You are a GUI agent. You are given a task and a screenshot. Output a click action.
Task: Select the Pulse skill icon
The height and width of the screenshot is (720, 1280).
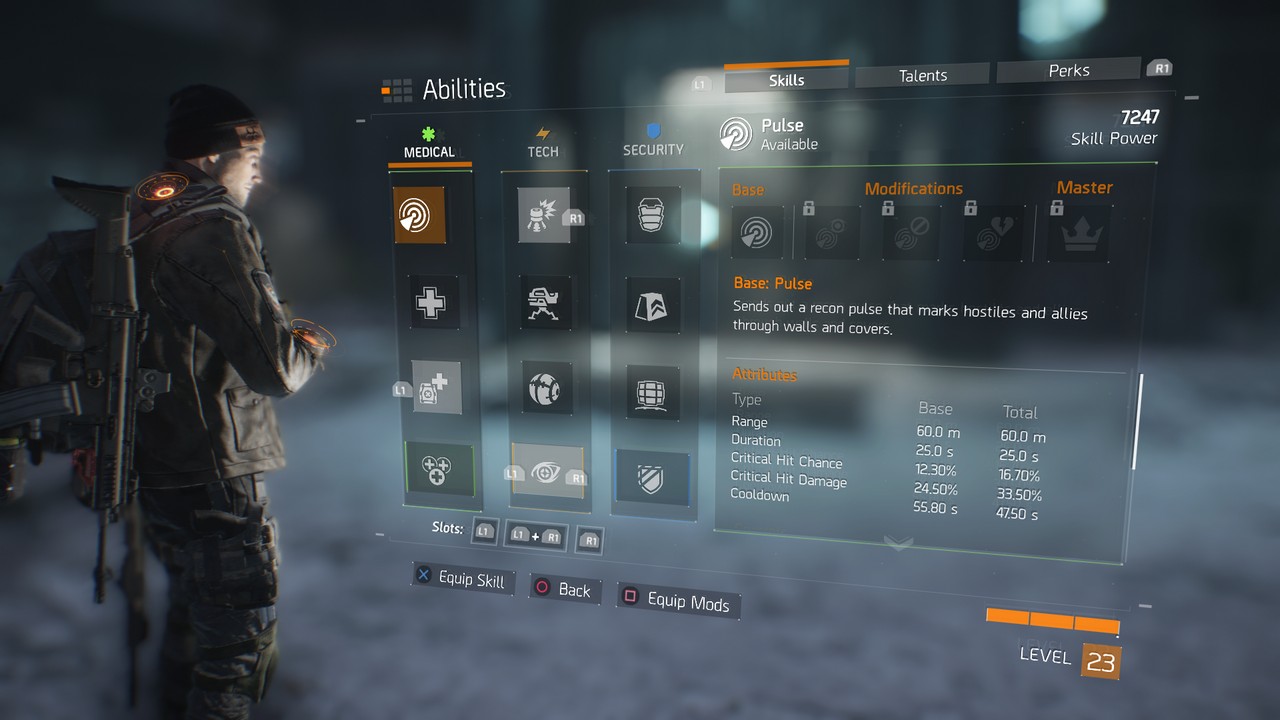[x=419, y=215]
